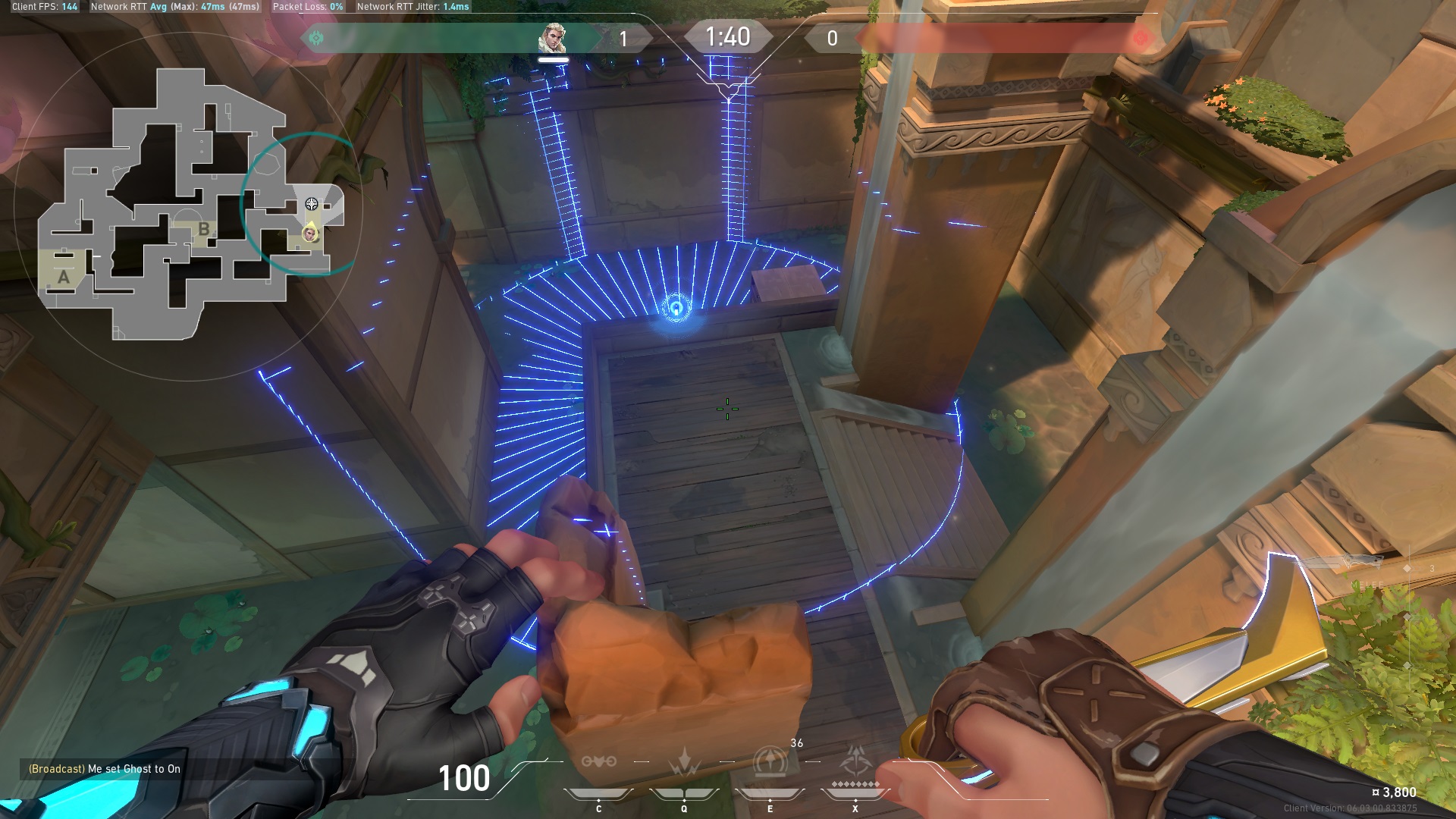Screen dimensions: 1456x819
Task: Click the broadcast chat message
Action: (105, 769)
